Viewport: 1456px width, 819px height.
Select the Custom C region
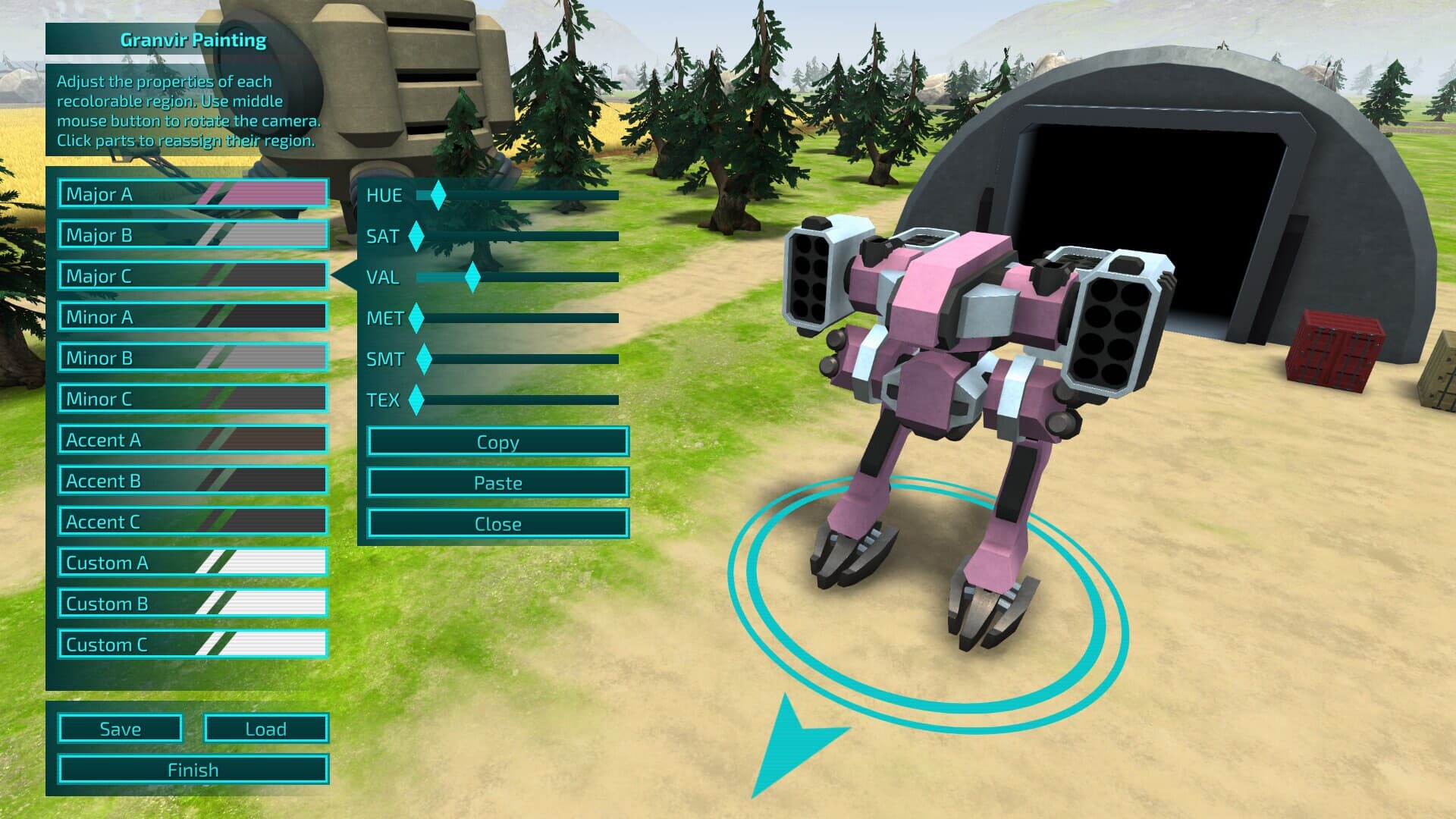[193, 645]
